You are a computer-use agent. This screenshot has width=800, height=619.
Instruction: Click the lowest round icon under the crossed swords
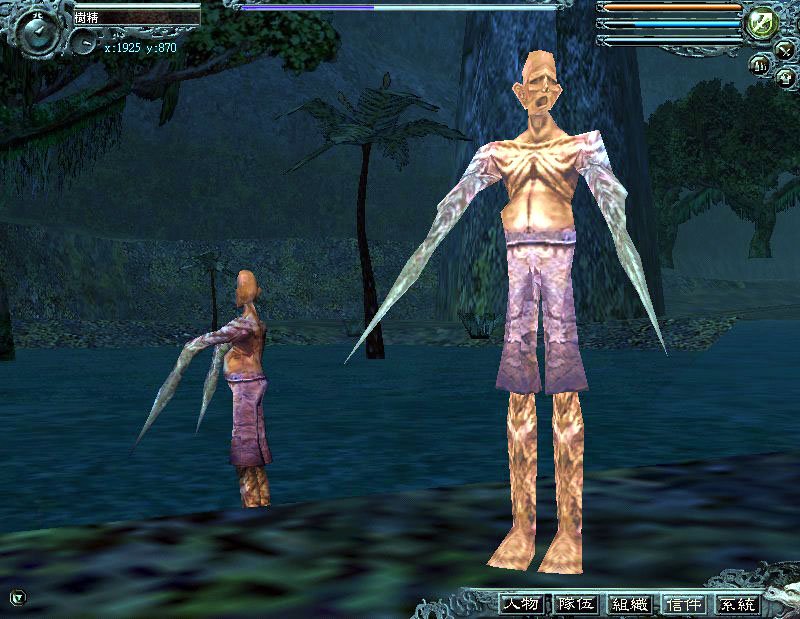tap(784, 79)
